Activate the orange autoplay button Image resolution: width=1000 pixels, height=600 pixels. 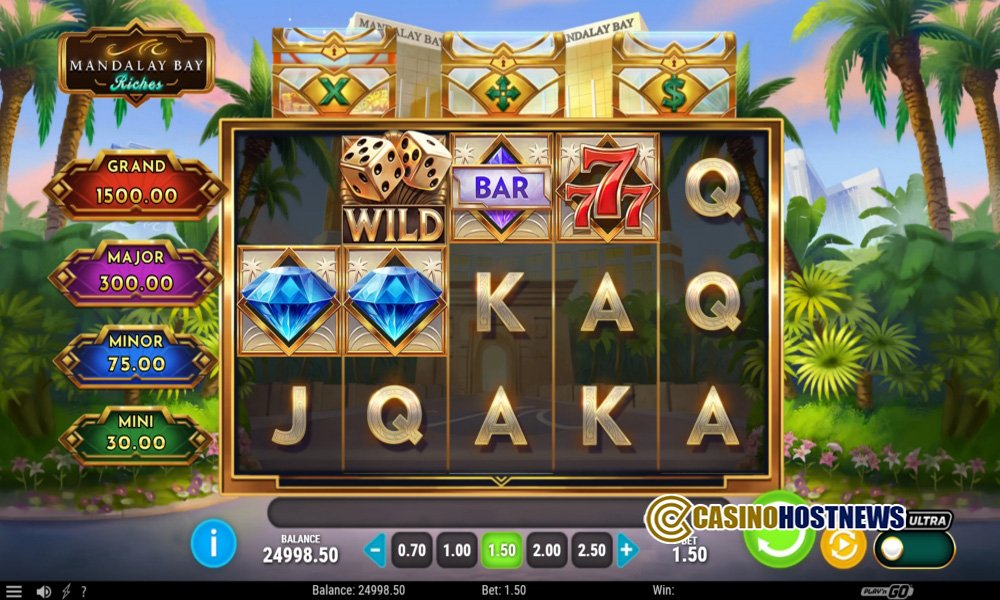843,546
